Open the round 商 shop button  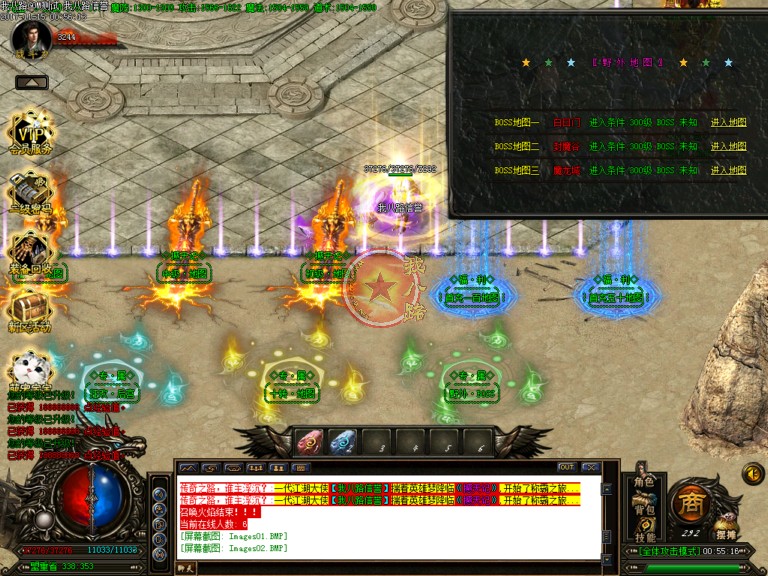click(x=692, y=502)
